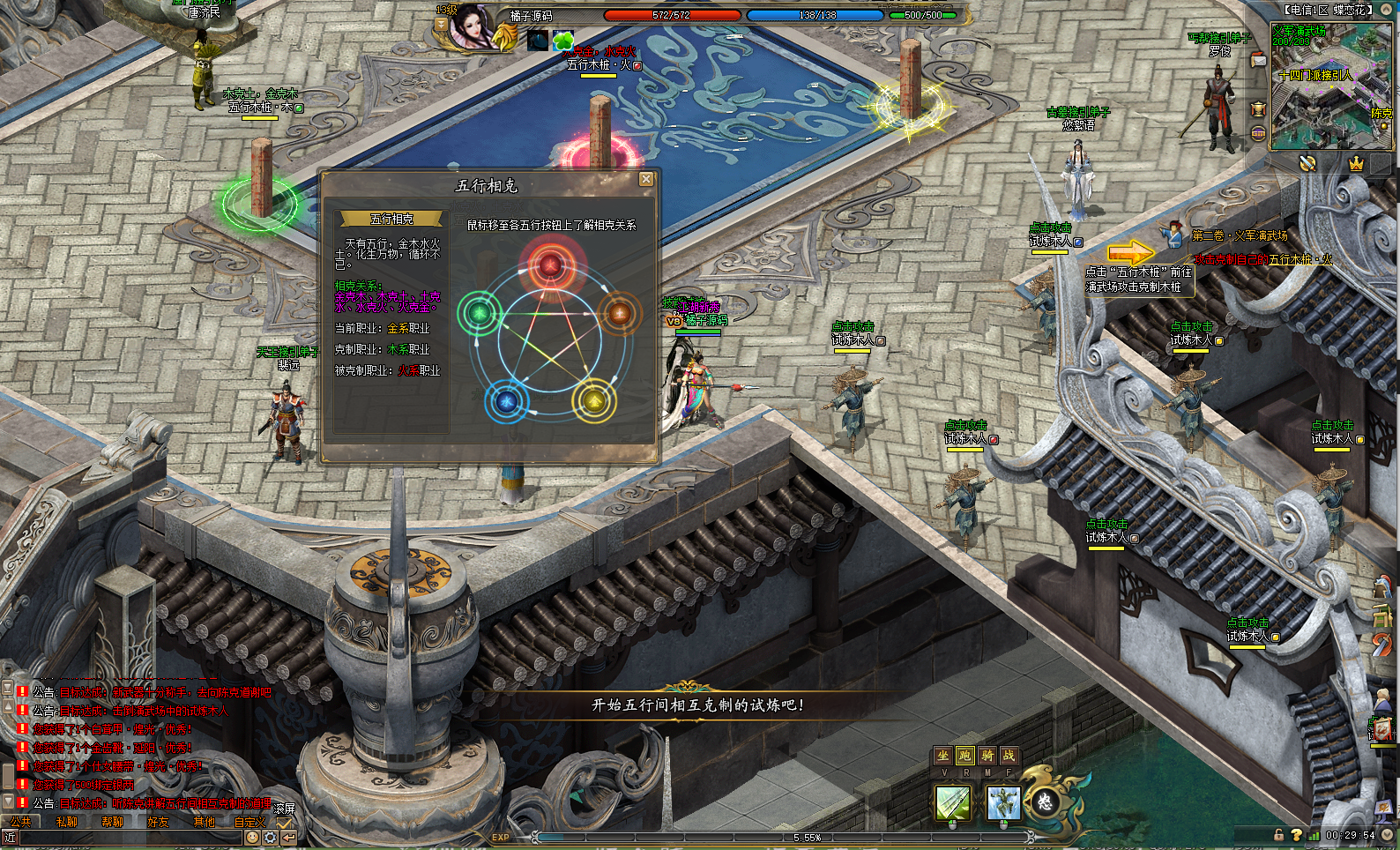Select the red fire element orb
This screenshot has width=1400, height=850.
pos(550,263)
